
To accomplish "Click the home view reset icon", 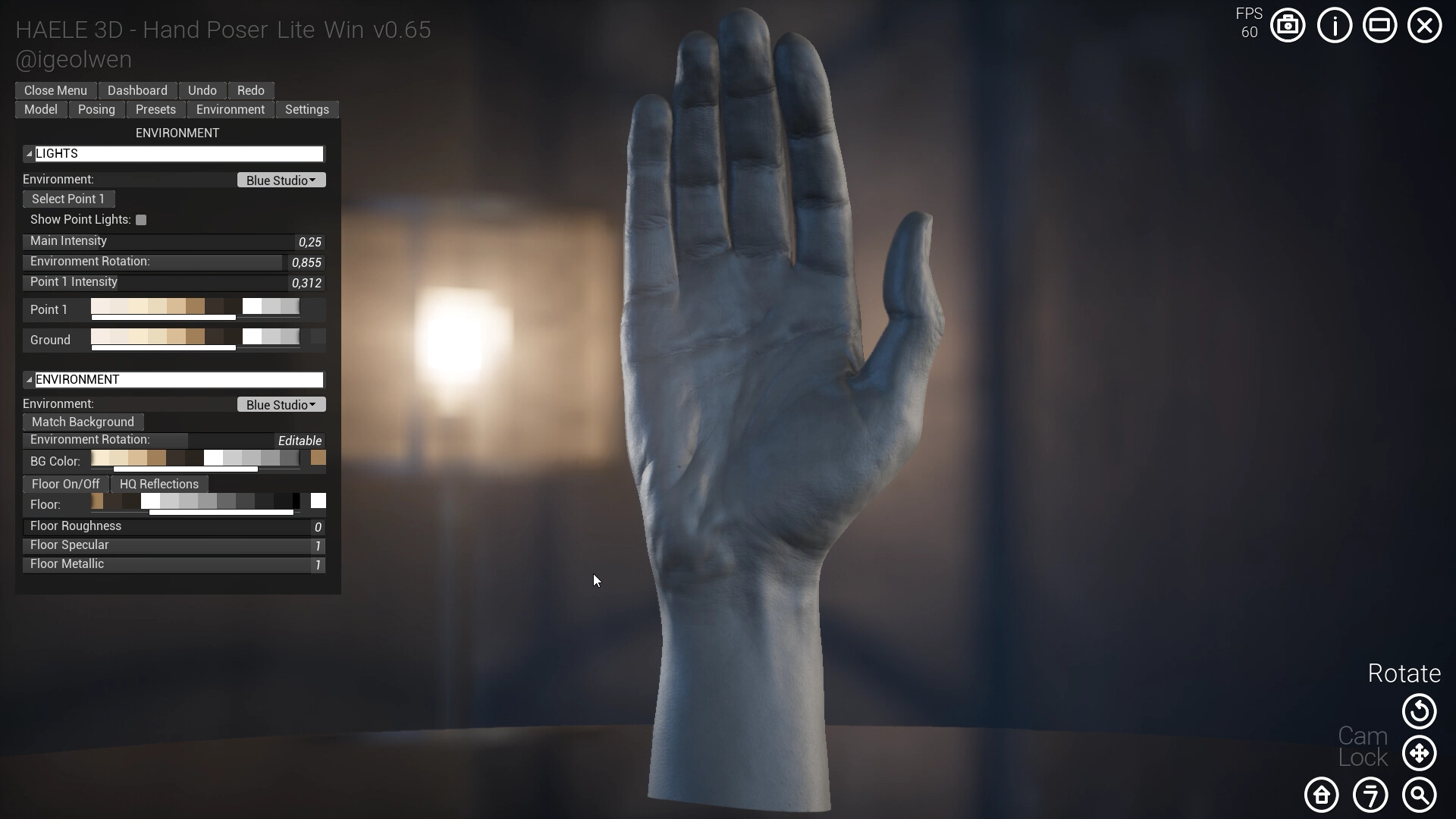I will 1322,795.
